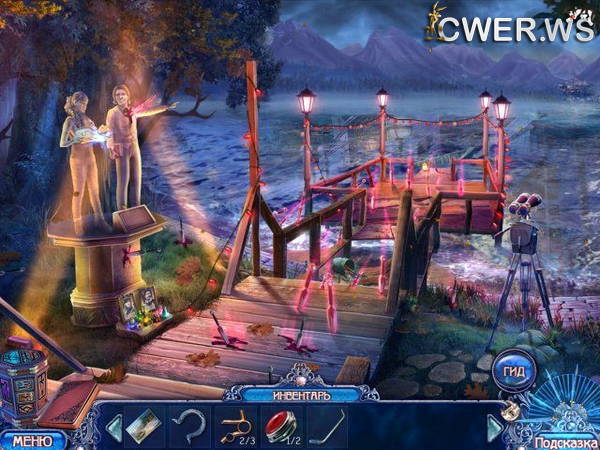The width and height of the screenshot is (600, 450).
Task: Show next inventory items with right arrow
Action: coord(494,427)
